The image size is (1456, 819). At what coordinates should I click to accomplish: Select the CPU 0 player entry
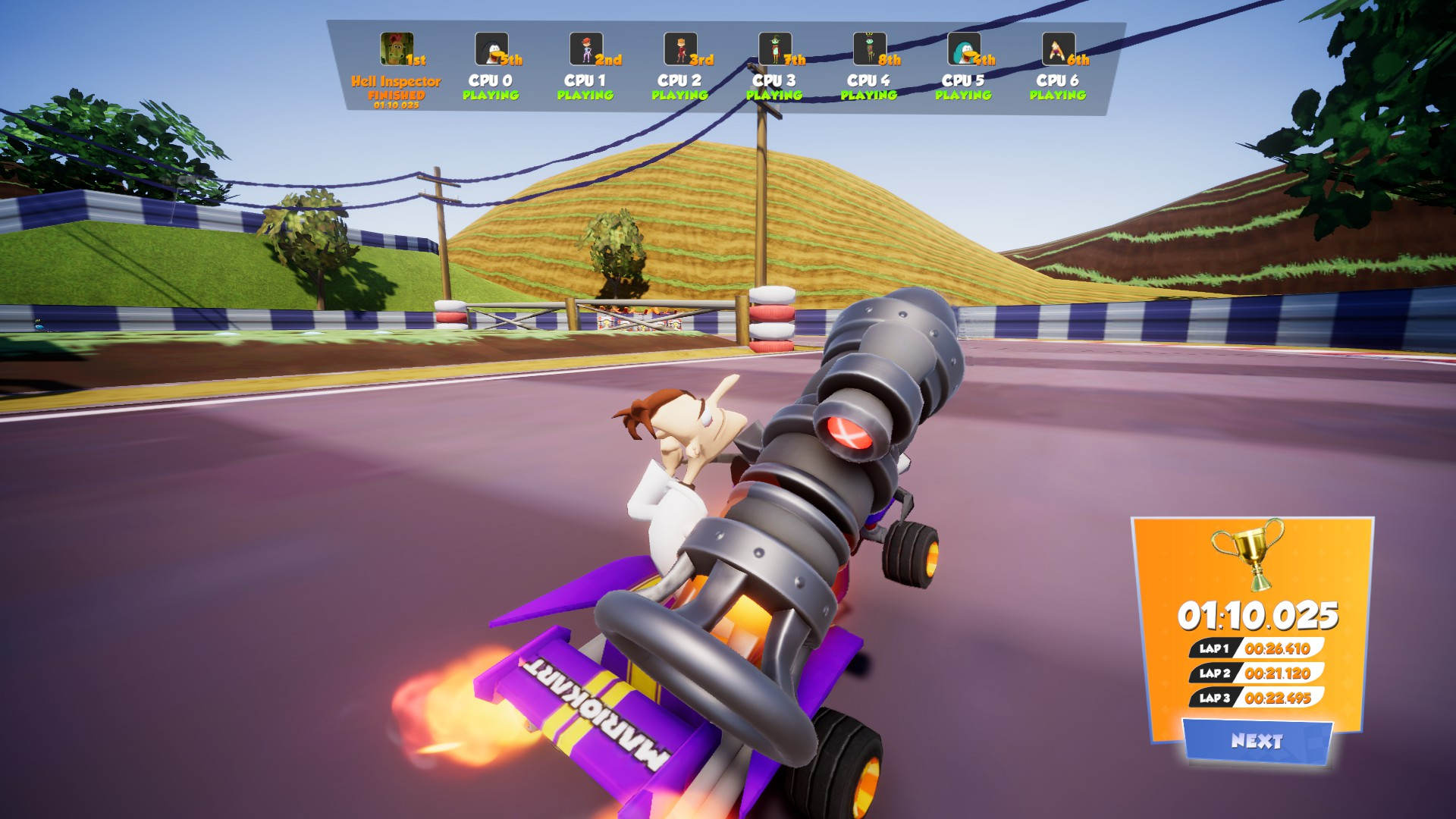[491, 70]
